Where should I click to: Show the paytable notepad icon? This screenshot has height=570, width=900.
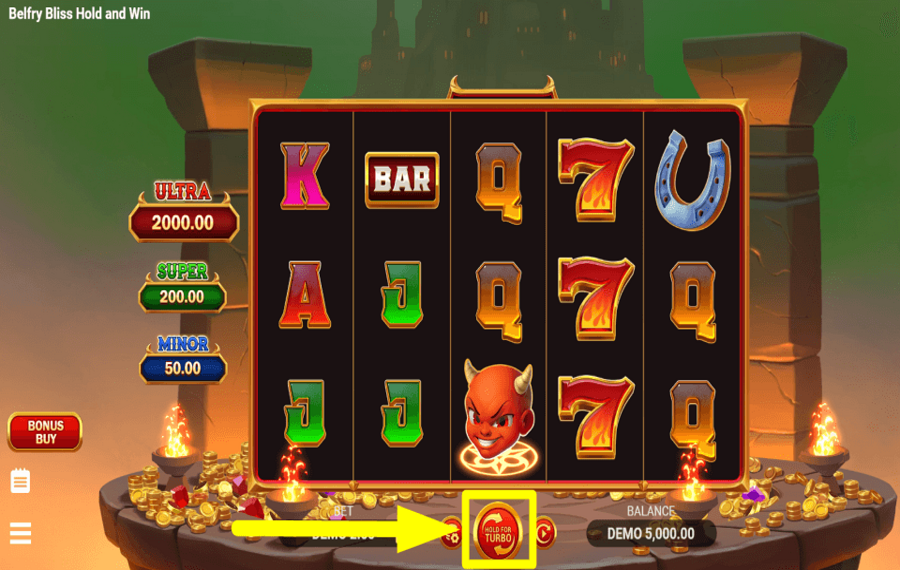21,482
